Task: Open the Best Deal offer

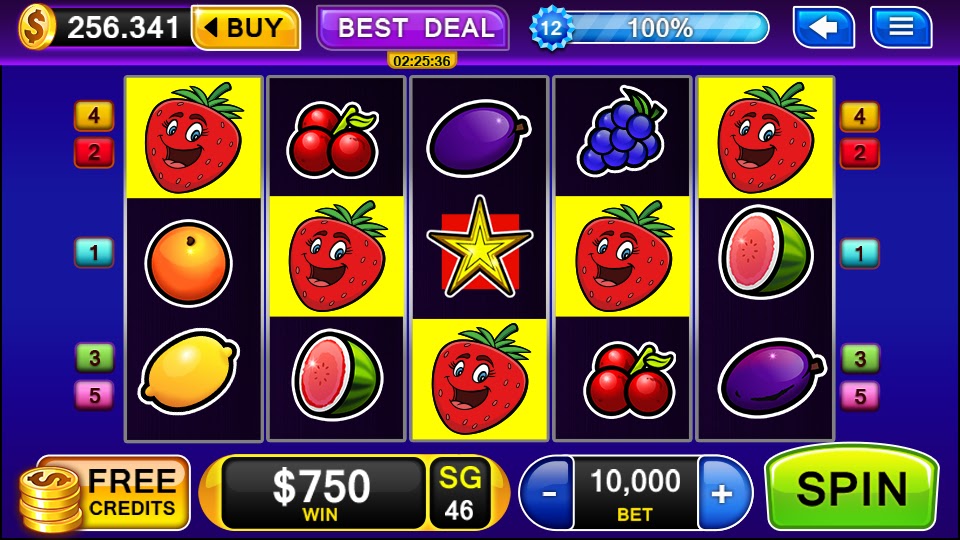Action: pos(413,28)
